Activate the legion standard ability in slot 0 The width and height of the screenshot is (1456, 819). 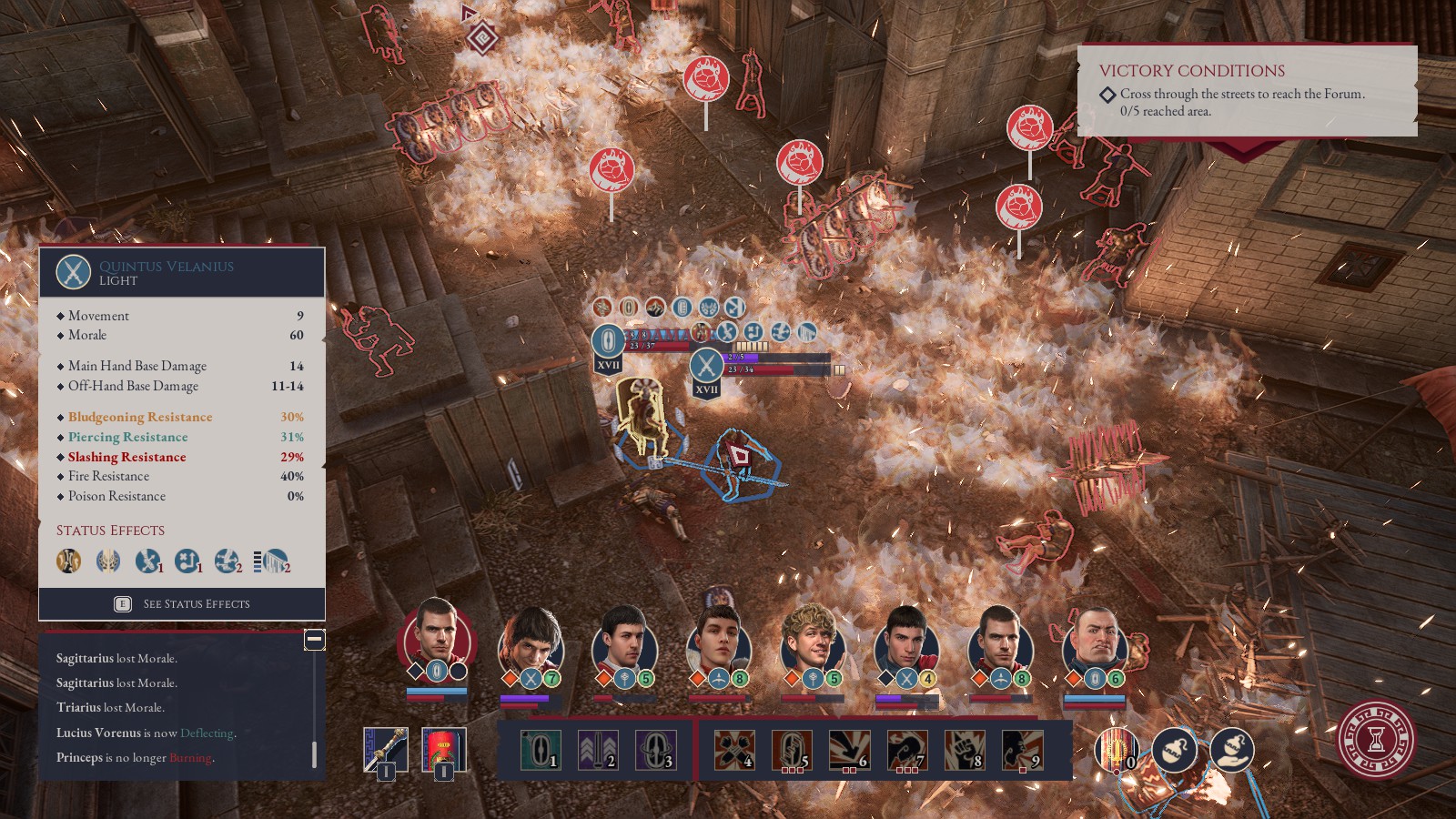[1116, 751]
